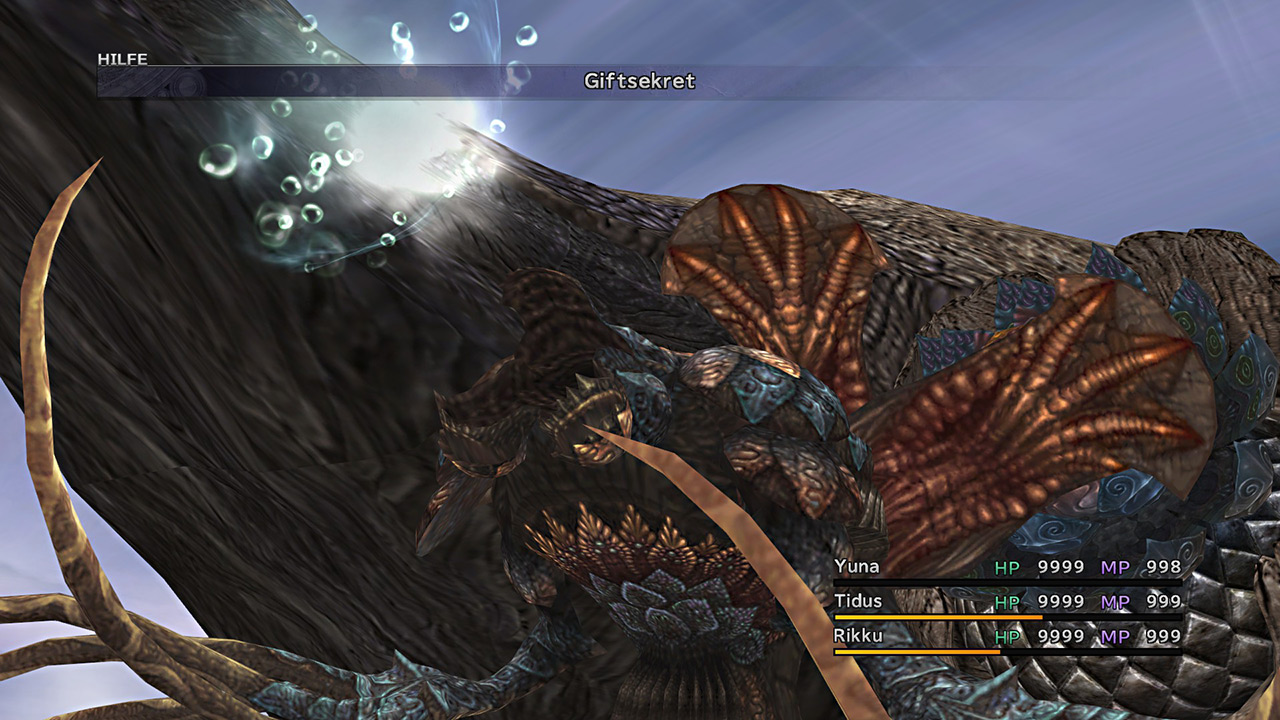Select Yuna's party status row
The height and width of the screenshot is (720, 1280).
coord(1006,568)
